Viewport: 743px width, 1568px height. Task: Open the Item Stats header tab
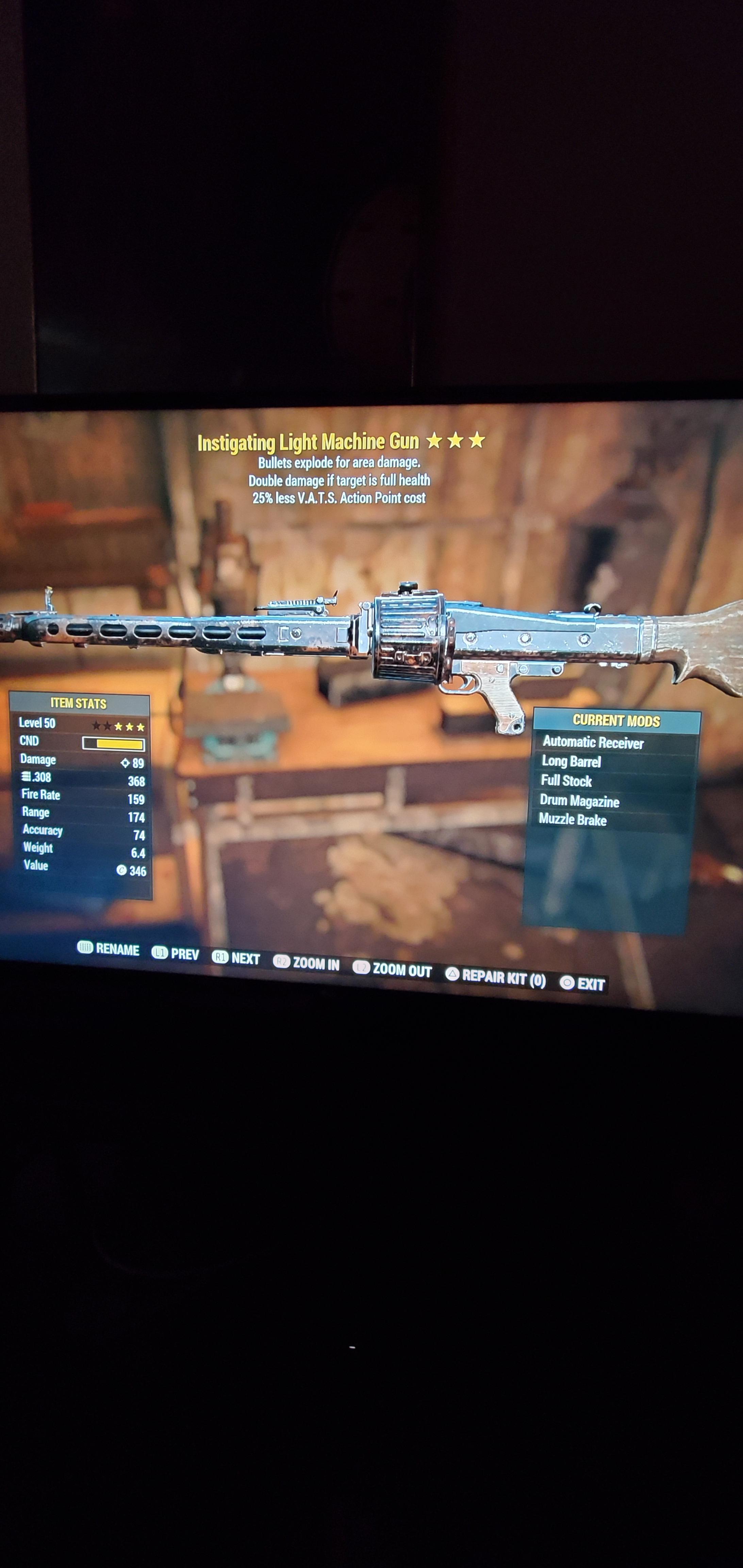coord(79,703)
